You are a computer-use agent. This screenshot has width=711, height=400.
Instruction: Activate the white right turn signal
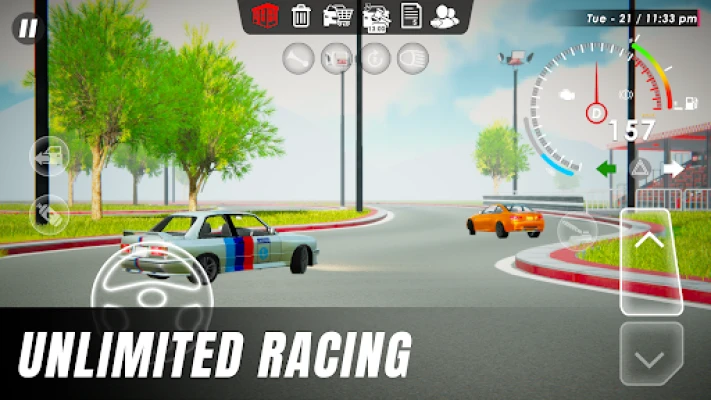point(673,168)
